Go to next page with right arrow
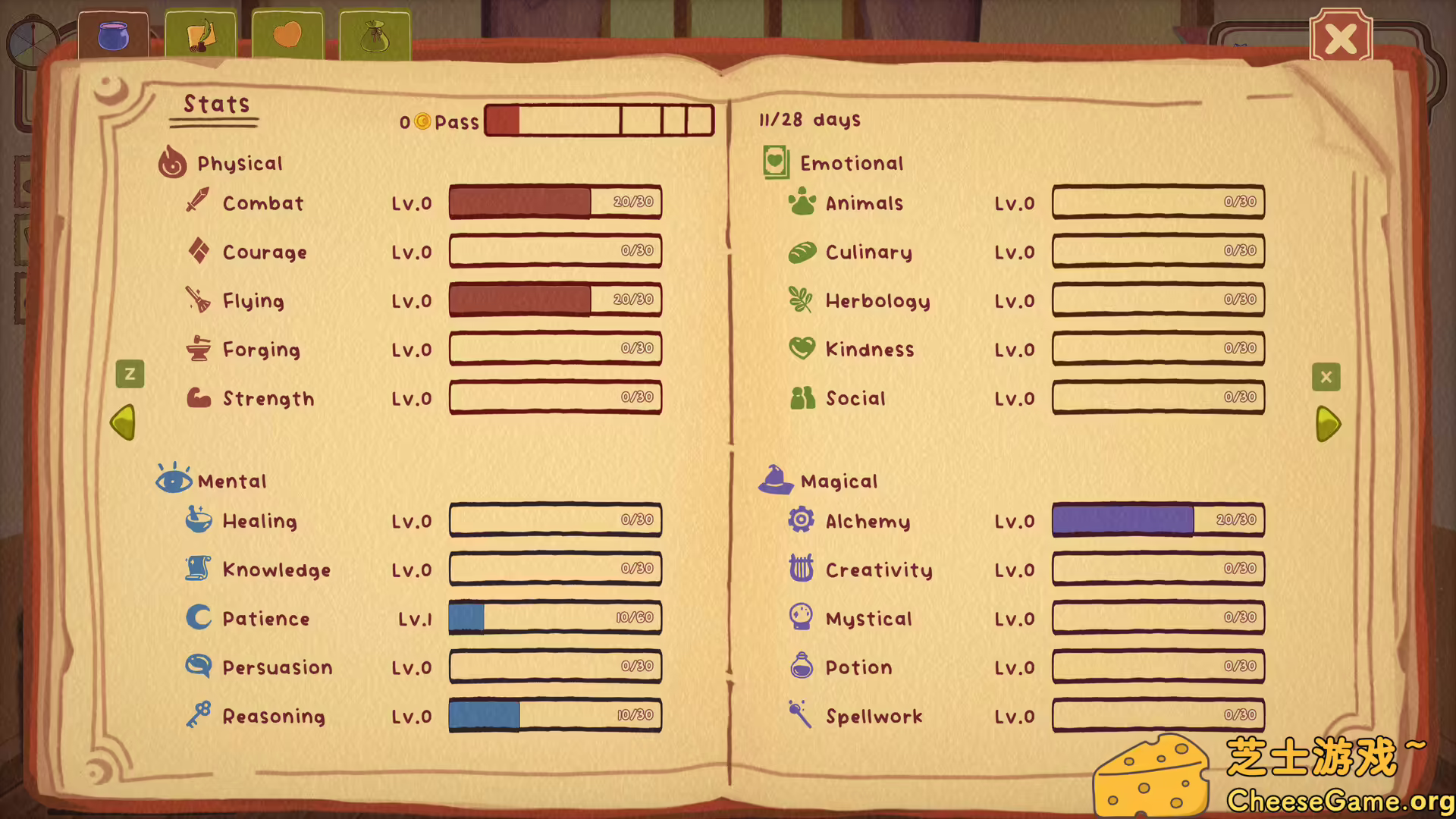This screenshot has height=819, width=1456. (1326, 425)
